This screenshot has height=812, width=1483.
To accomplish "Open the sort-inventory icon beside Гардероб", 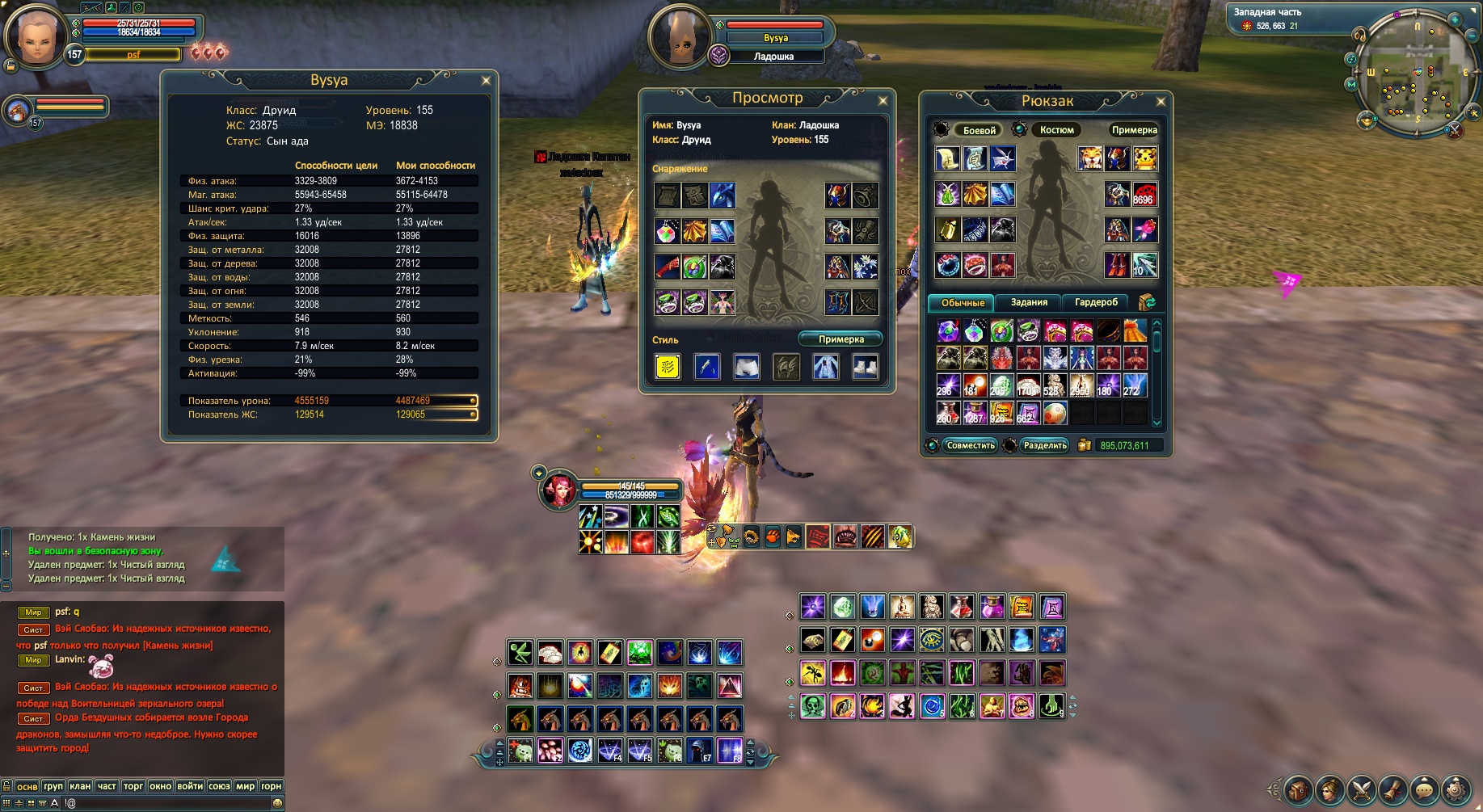I will click(x=1147, y=302).
